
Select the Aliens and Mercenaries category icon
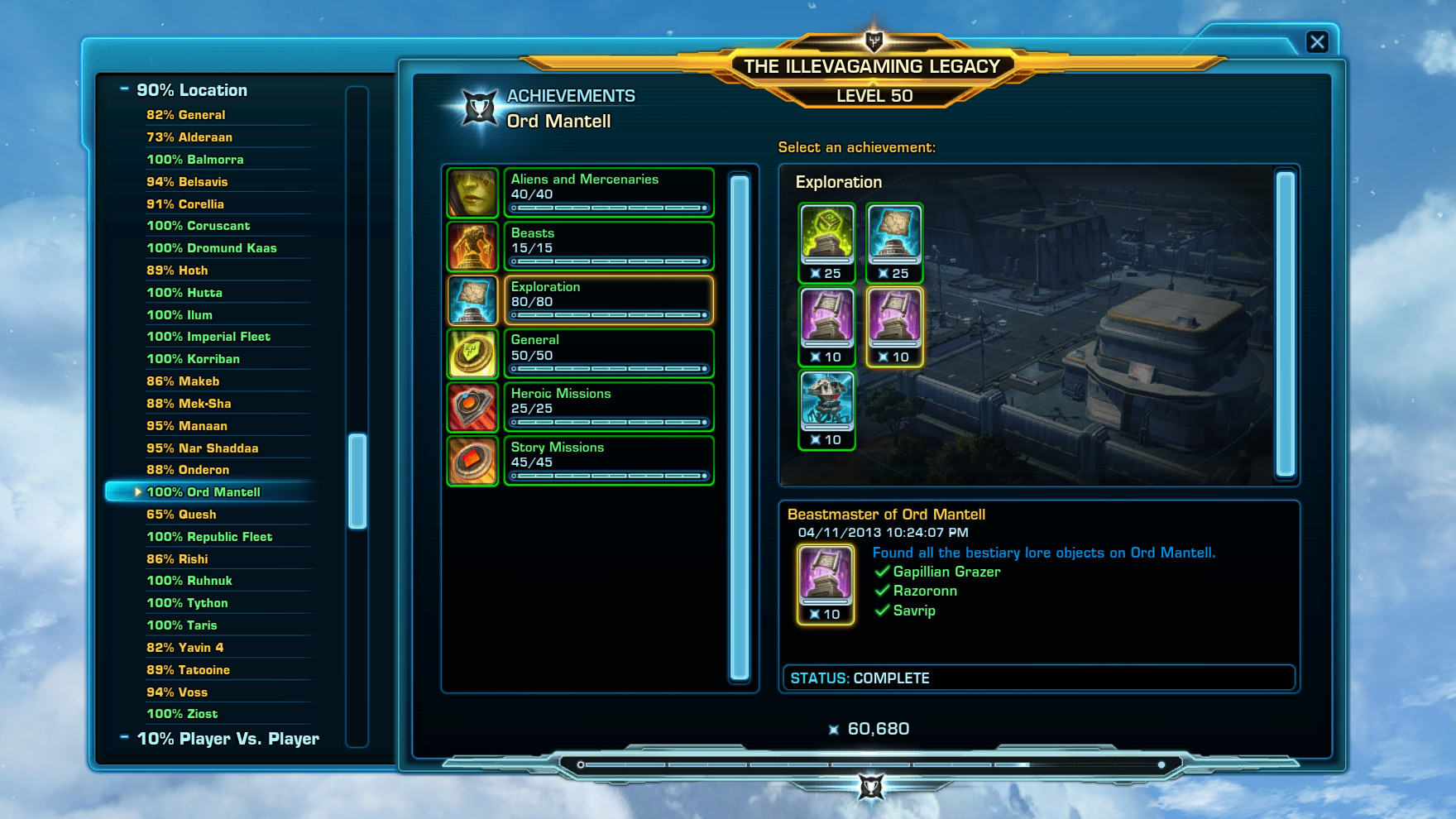point(472,192)
